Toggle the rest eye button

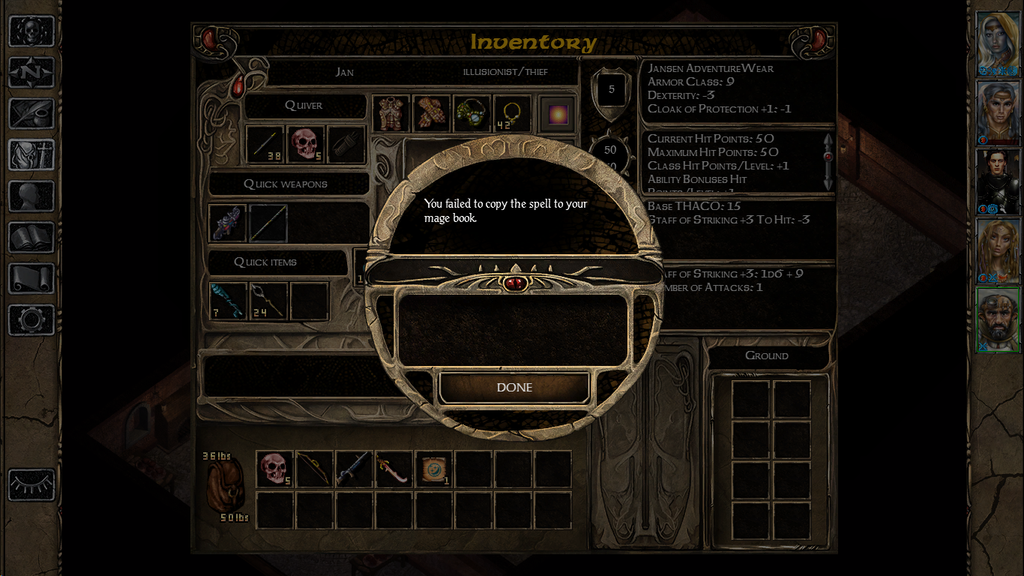(x=31, y=484)
